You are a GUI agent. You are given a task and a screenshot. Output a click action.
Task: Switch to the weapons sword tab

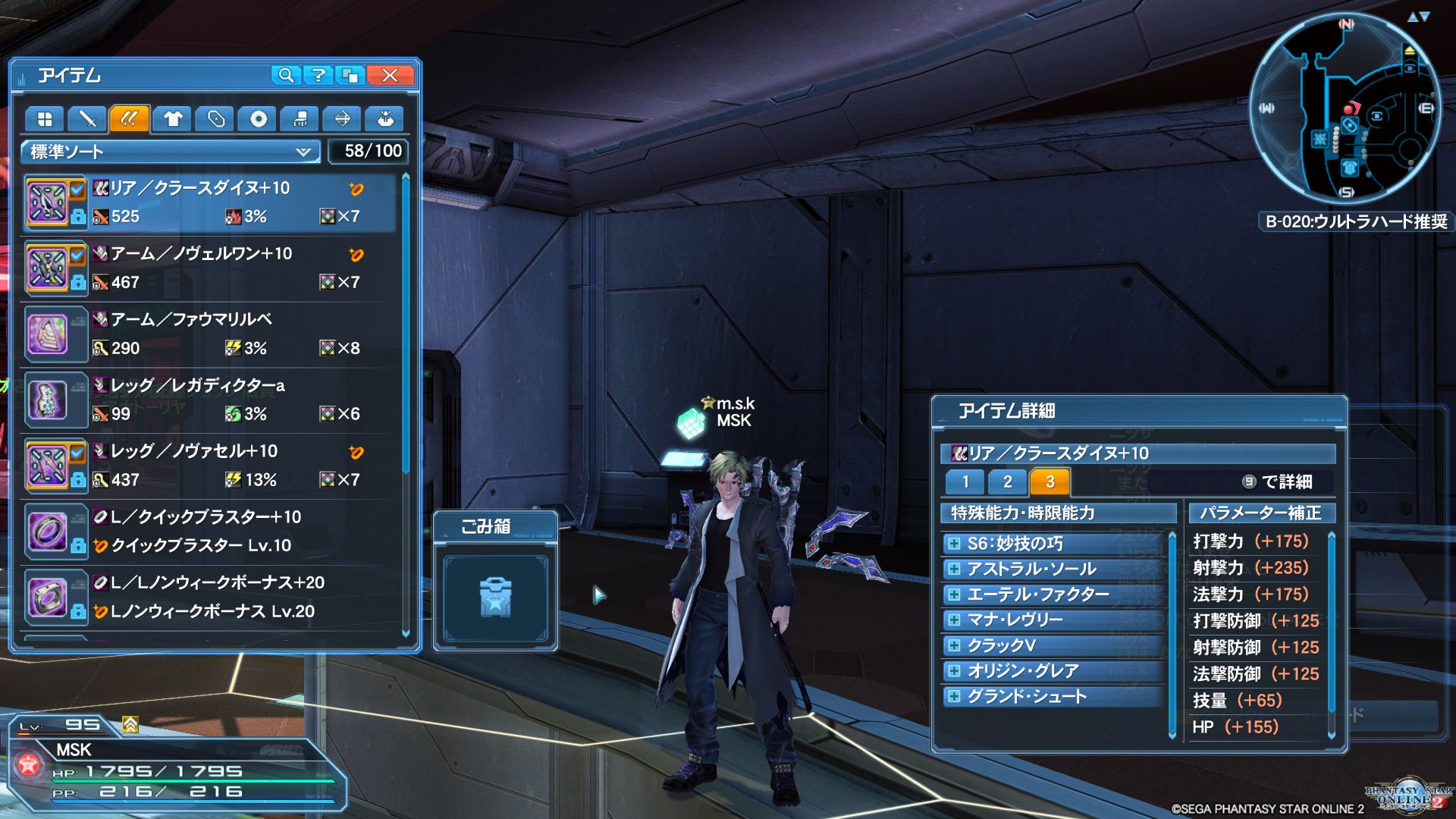tap(87, 119)
